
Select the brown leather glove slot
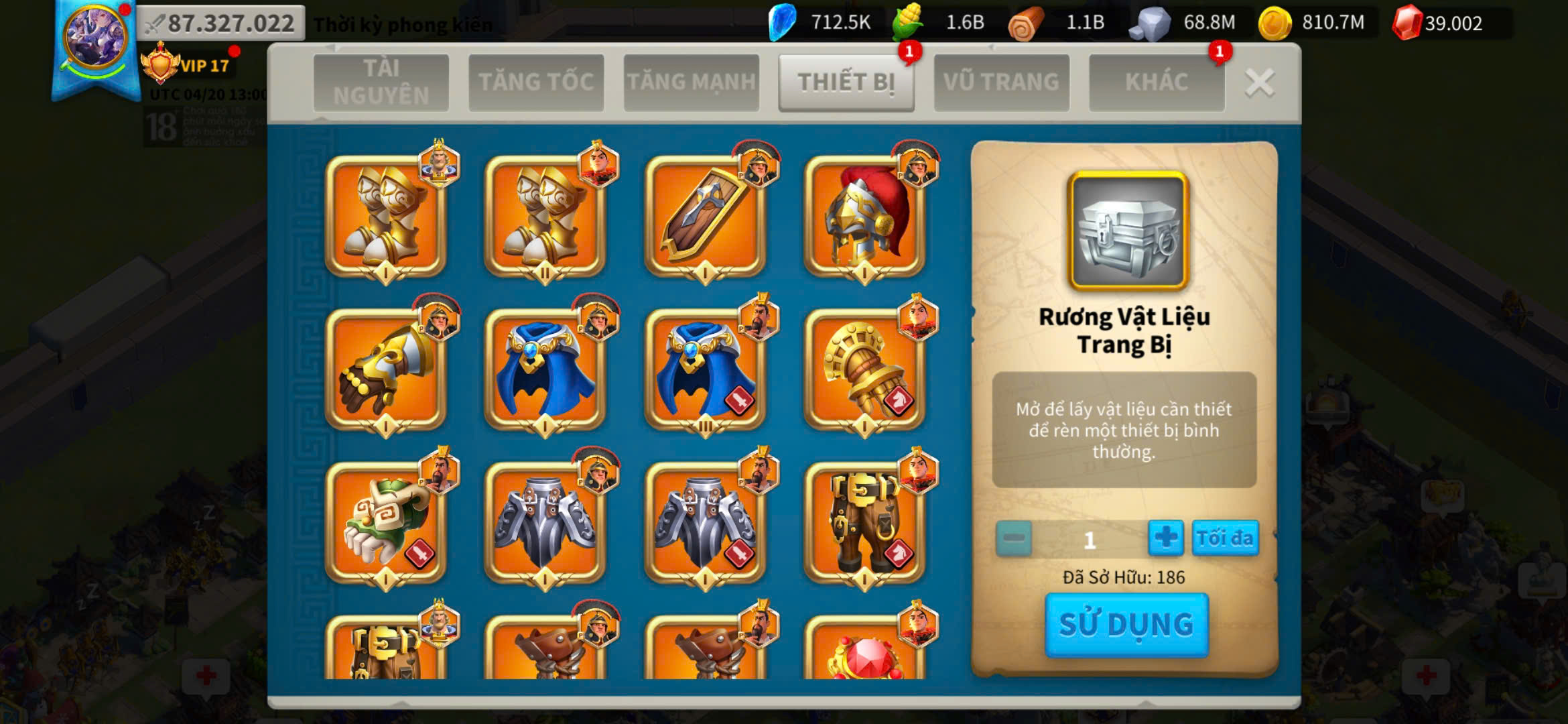385,369
